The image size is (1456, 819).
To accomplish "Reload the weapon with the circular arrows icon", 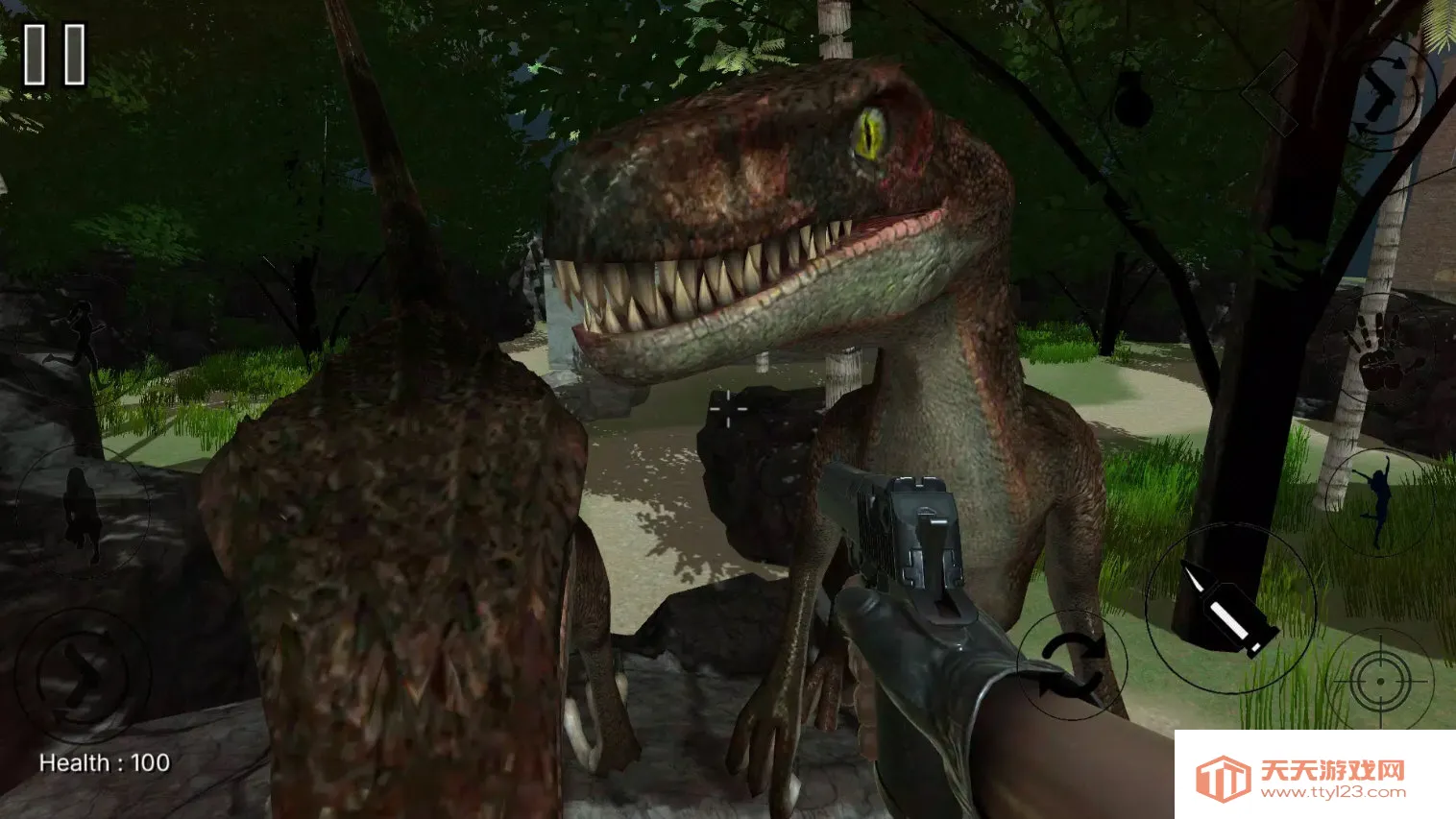I will [1072, 663].
